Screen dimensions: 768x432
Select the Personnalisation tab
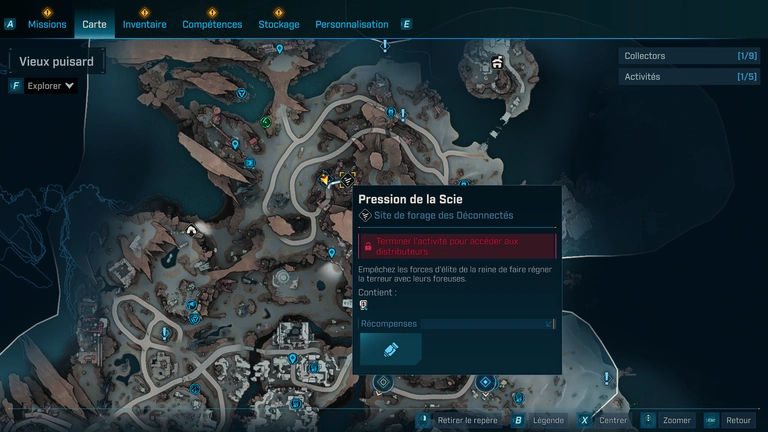[351, 24]
